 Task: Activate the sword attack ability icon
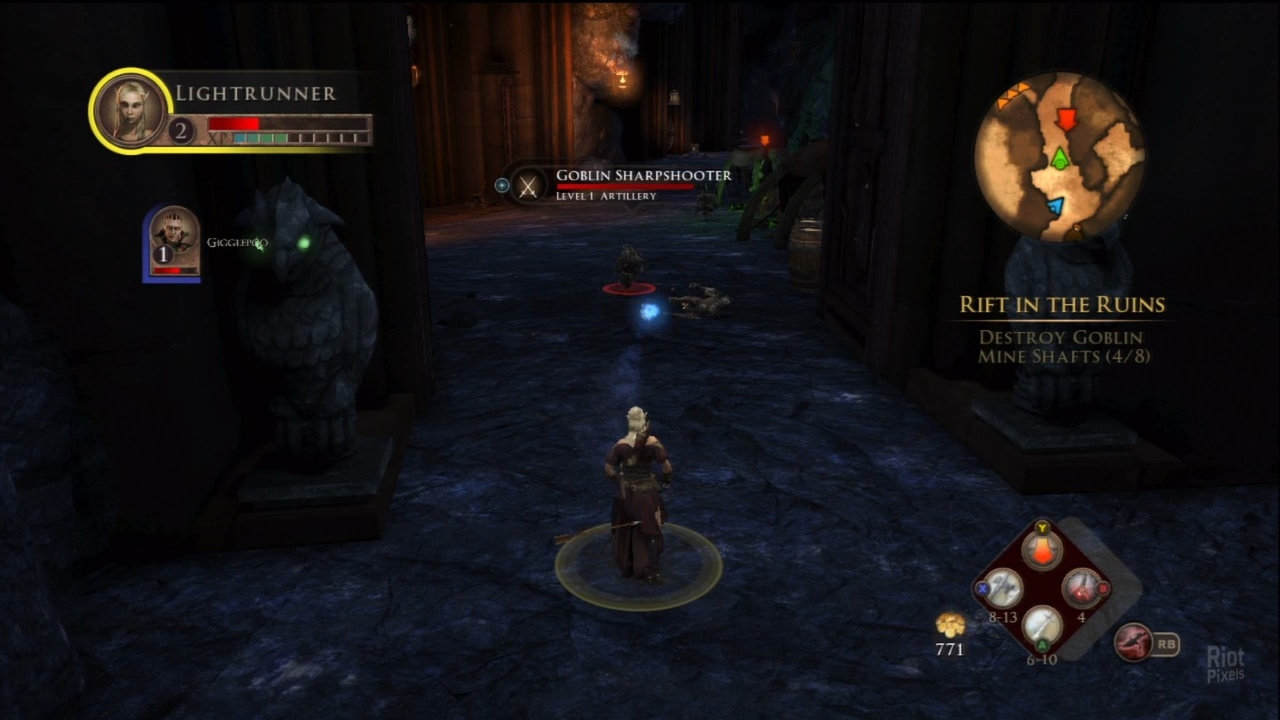[x=1042, y=627]
